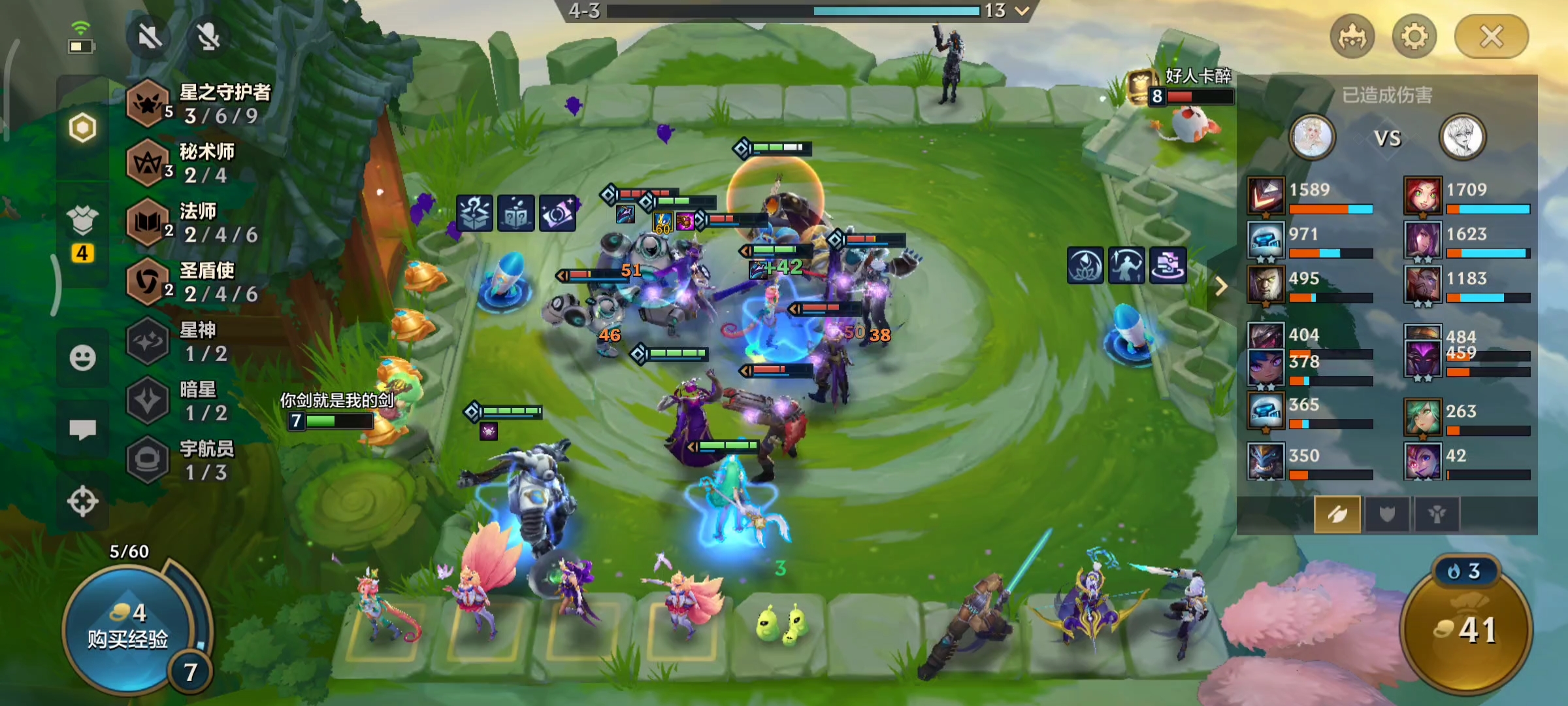1568x706 pixels.
Task: Toggle the muted microphone icon
Action: (x=209, y=37)
